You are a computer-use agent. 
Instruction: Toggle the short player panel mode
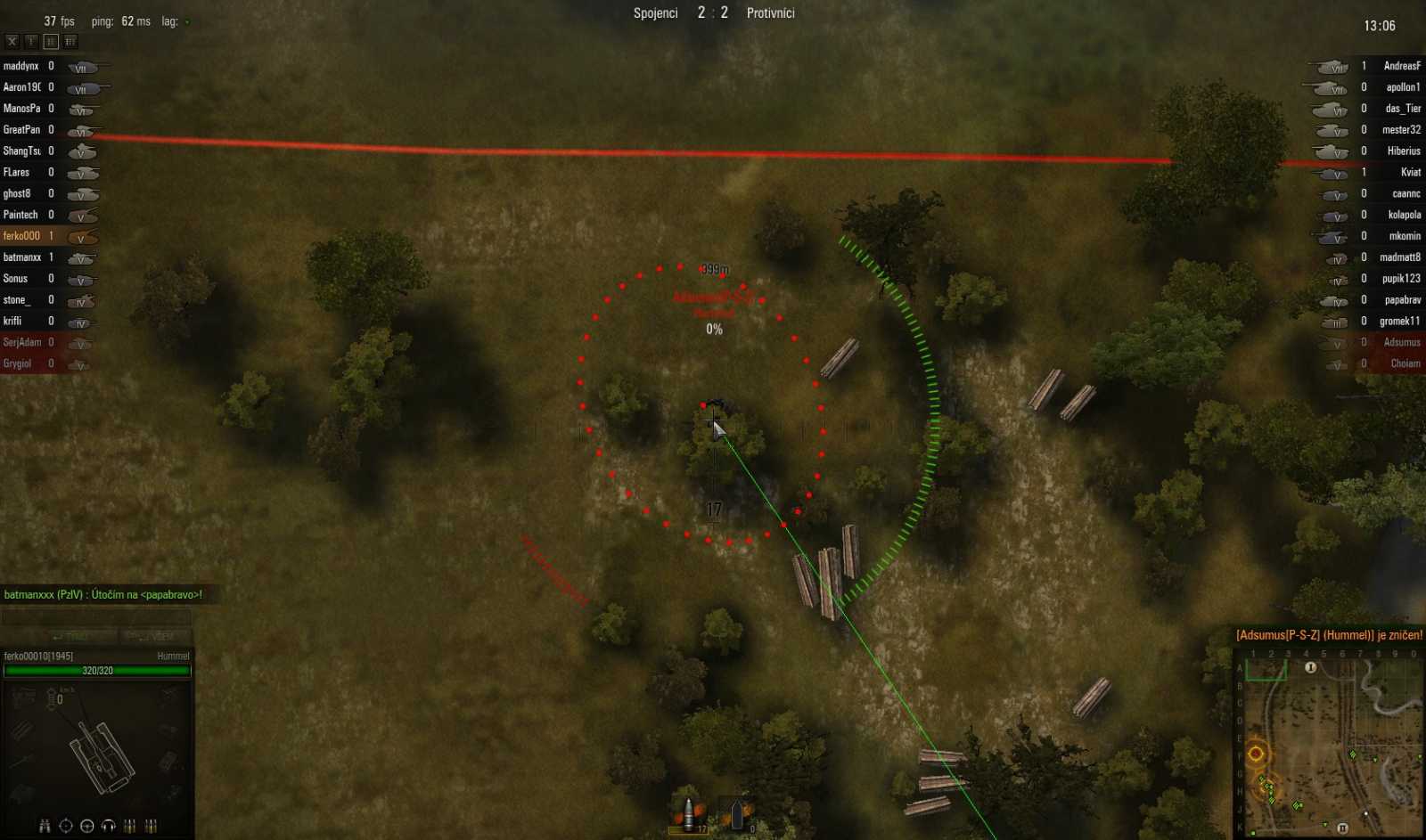tap(32, 41)
